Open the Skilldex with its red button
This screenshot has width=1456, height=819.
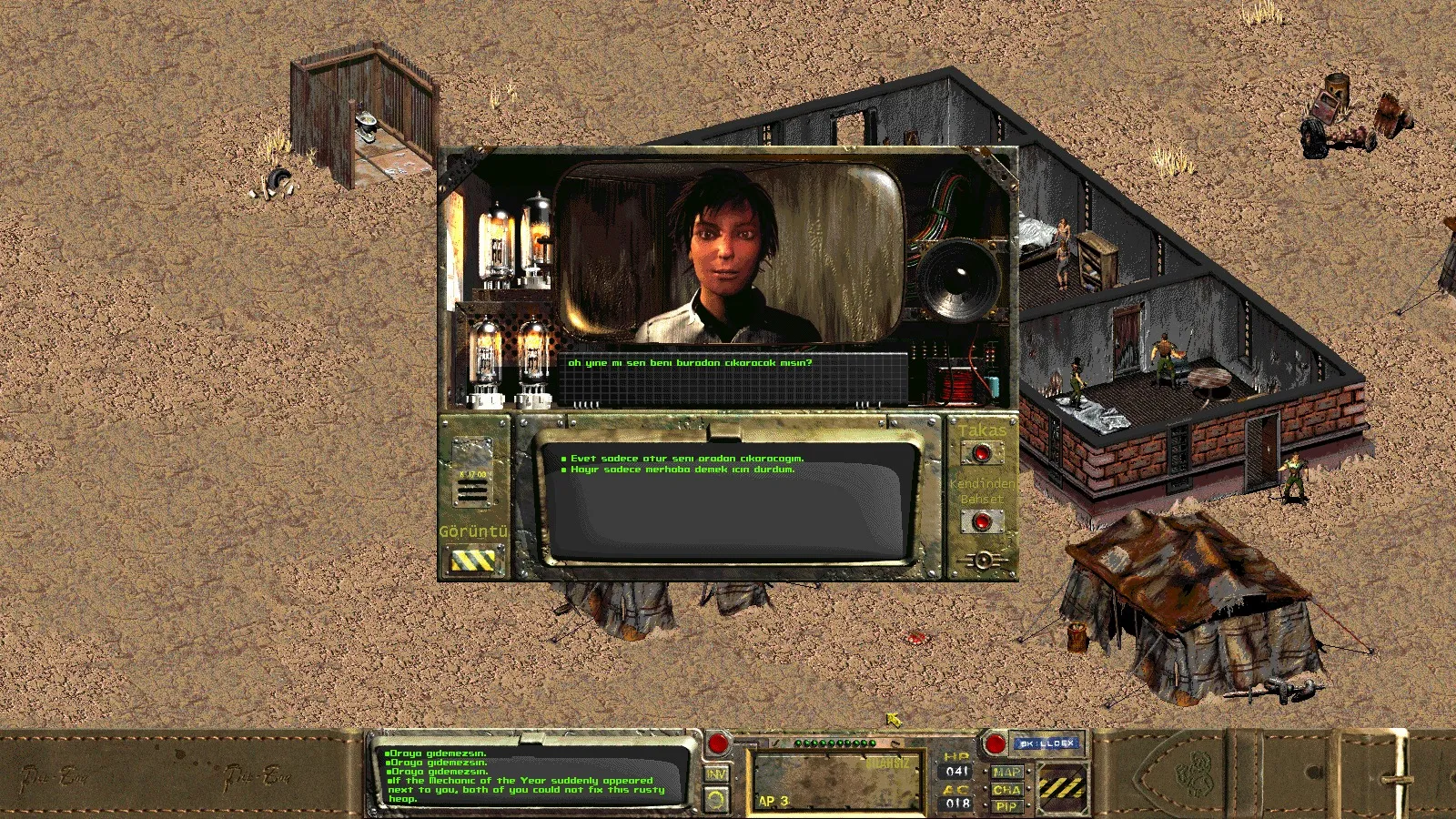(x=995, y=743)
